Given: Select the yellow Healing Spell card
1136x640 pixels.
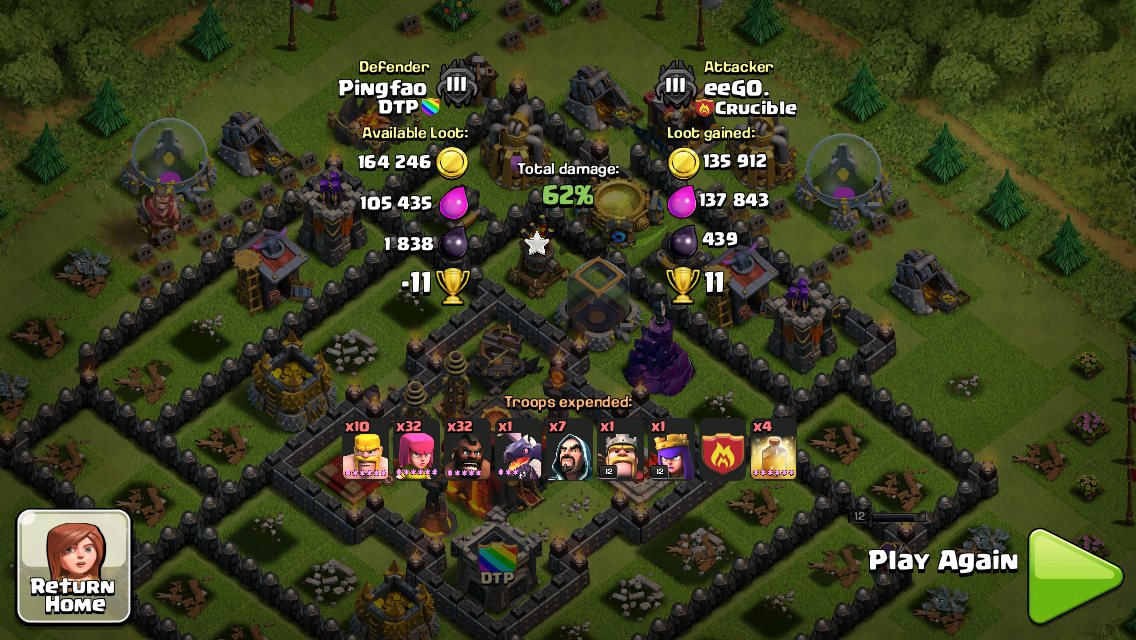Looking at the screenshot, I should point(773,451).
